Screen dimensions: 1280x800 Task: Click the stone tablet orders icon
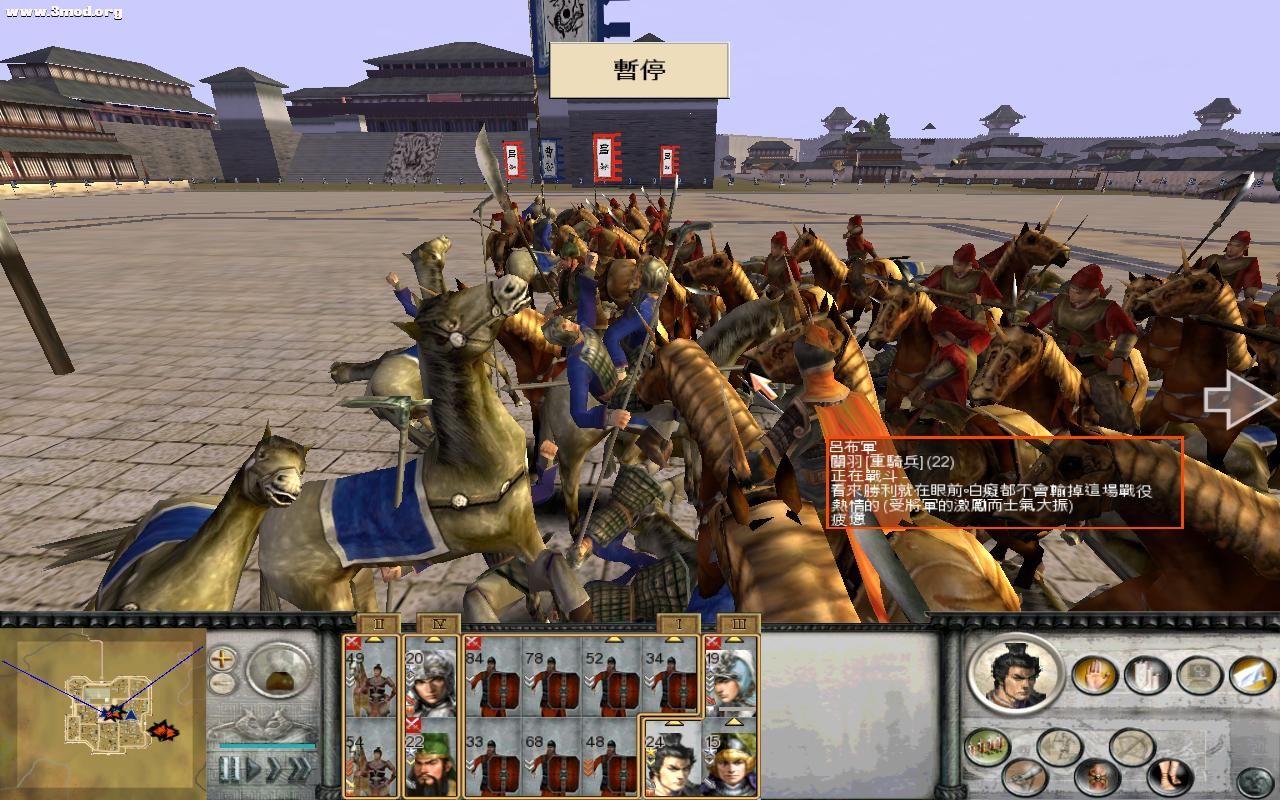pos(1198,673)
